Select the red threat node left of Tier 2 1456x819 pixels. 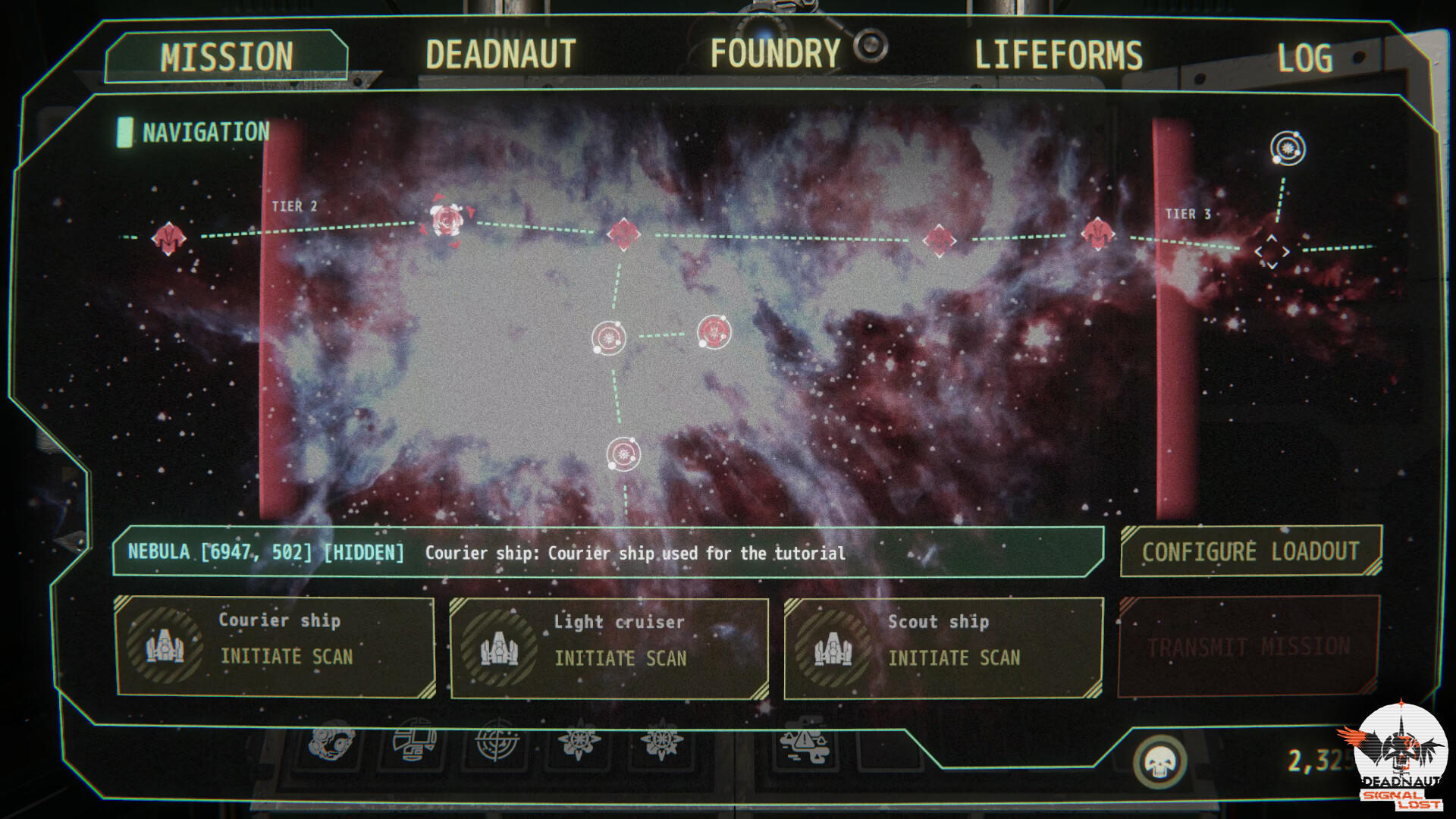(168, 237)
